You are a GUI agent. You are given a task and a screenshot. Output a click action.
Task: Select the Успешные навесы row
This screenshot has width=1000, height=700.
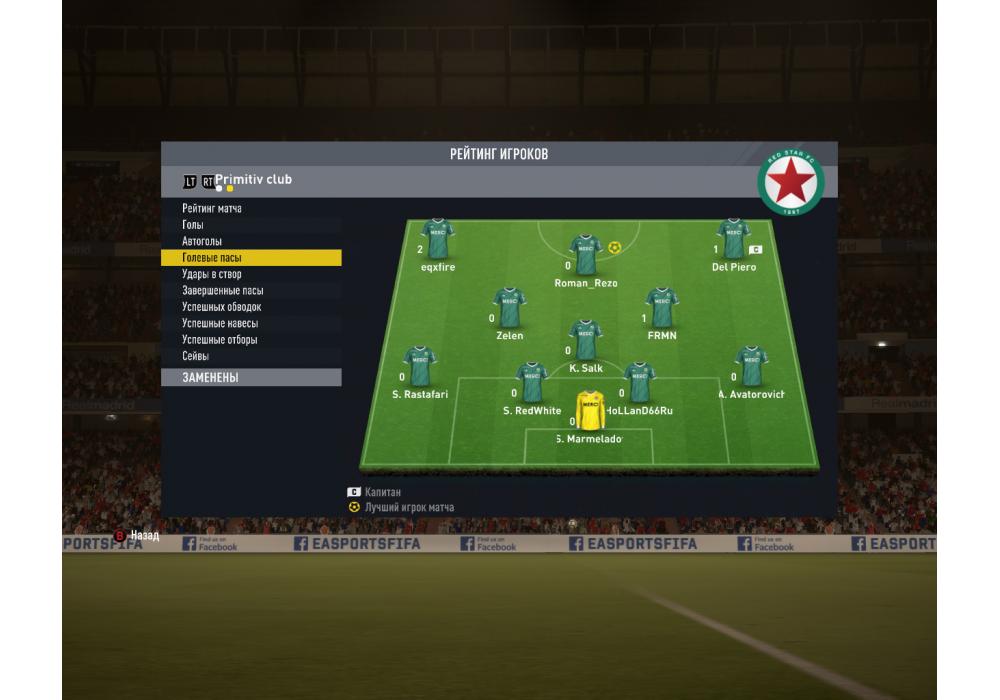220,324
